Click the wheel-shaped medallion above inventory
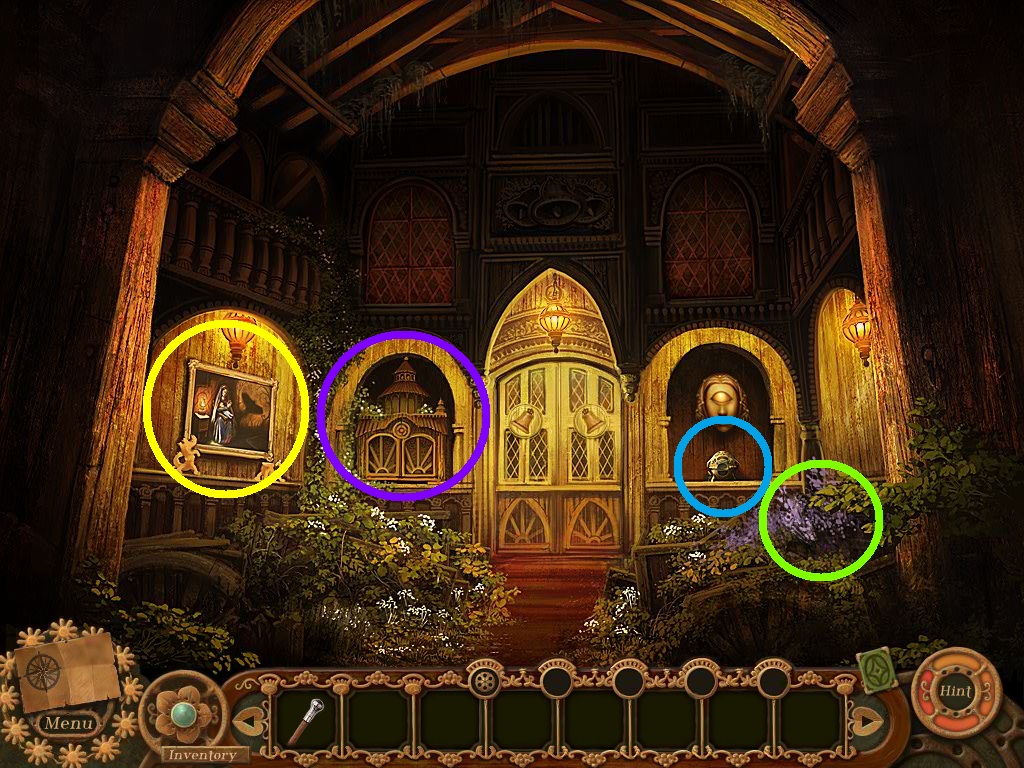The width and height of the screenshot is (1024, 768). pyautogui.click(x=485, y=682)
